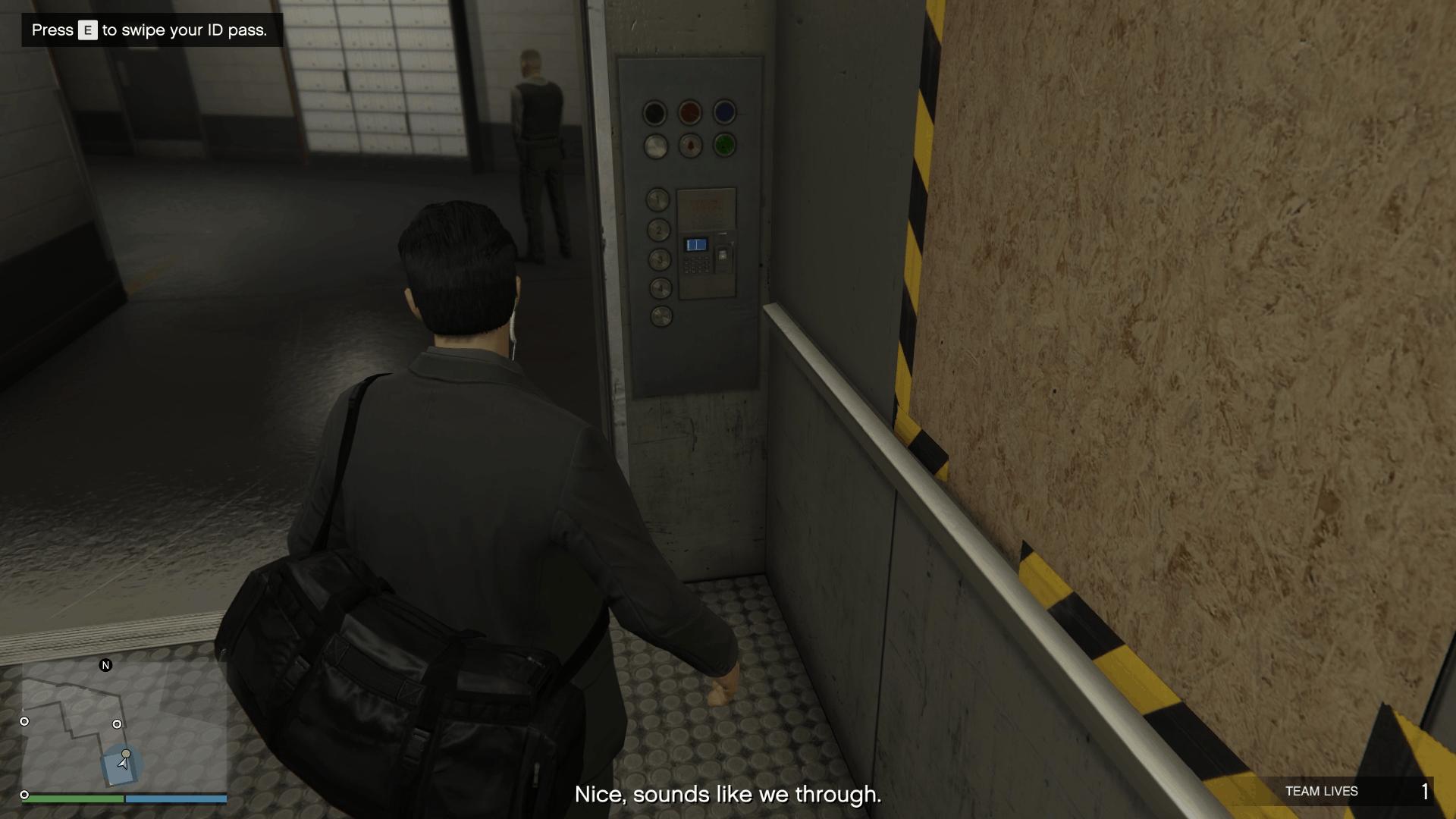Click the left objective circle on the minimap
Screen dimensions: 1456x819
(x=24, y=720)
